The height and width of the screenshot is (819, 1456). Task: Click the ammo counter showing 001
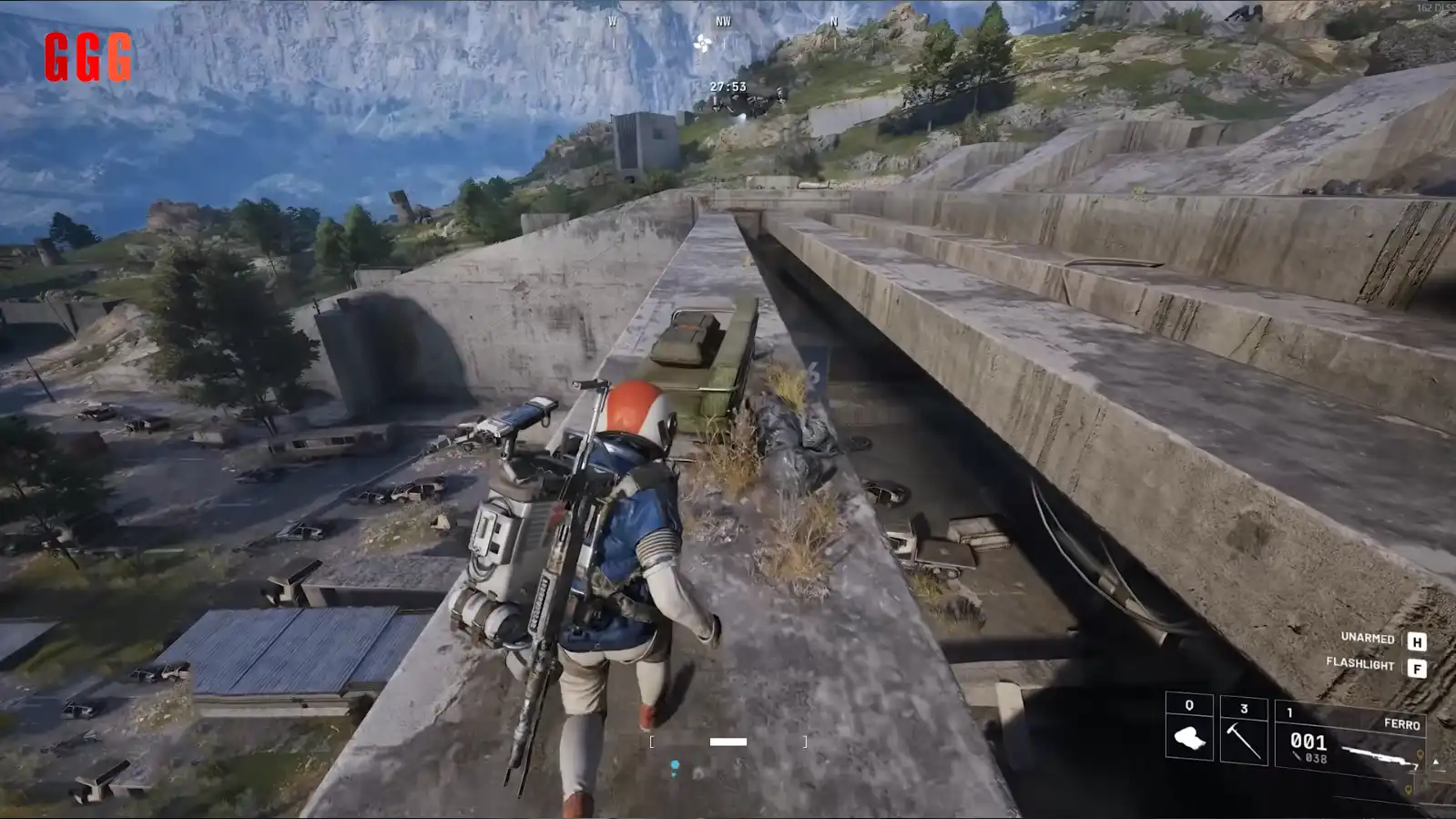[1309, 741]
